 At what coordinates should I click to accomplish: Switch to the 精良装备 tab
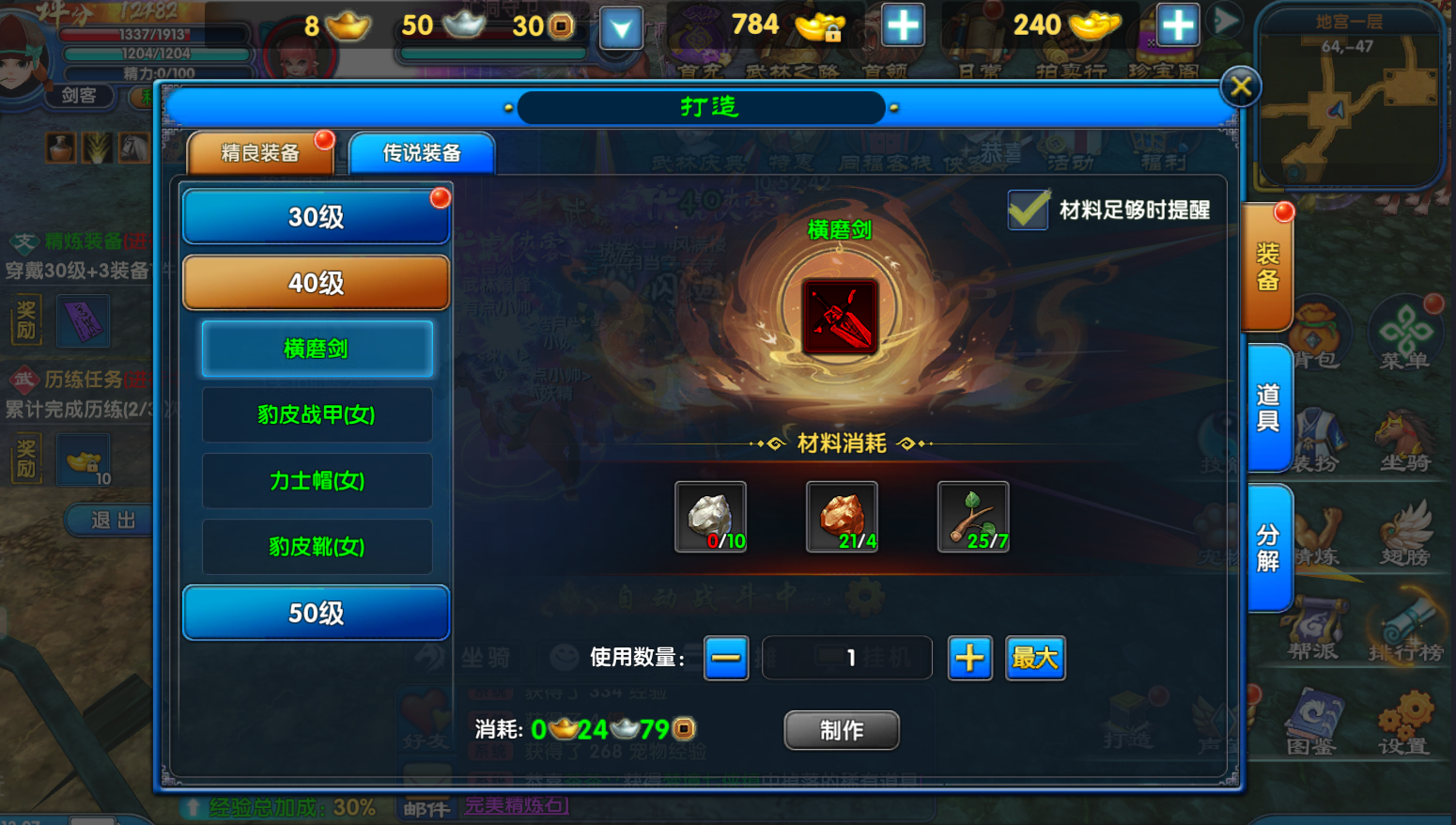click(x=260, y=153)
